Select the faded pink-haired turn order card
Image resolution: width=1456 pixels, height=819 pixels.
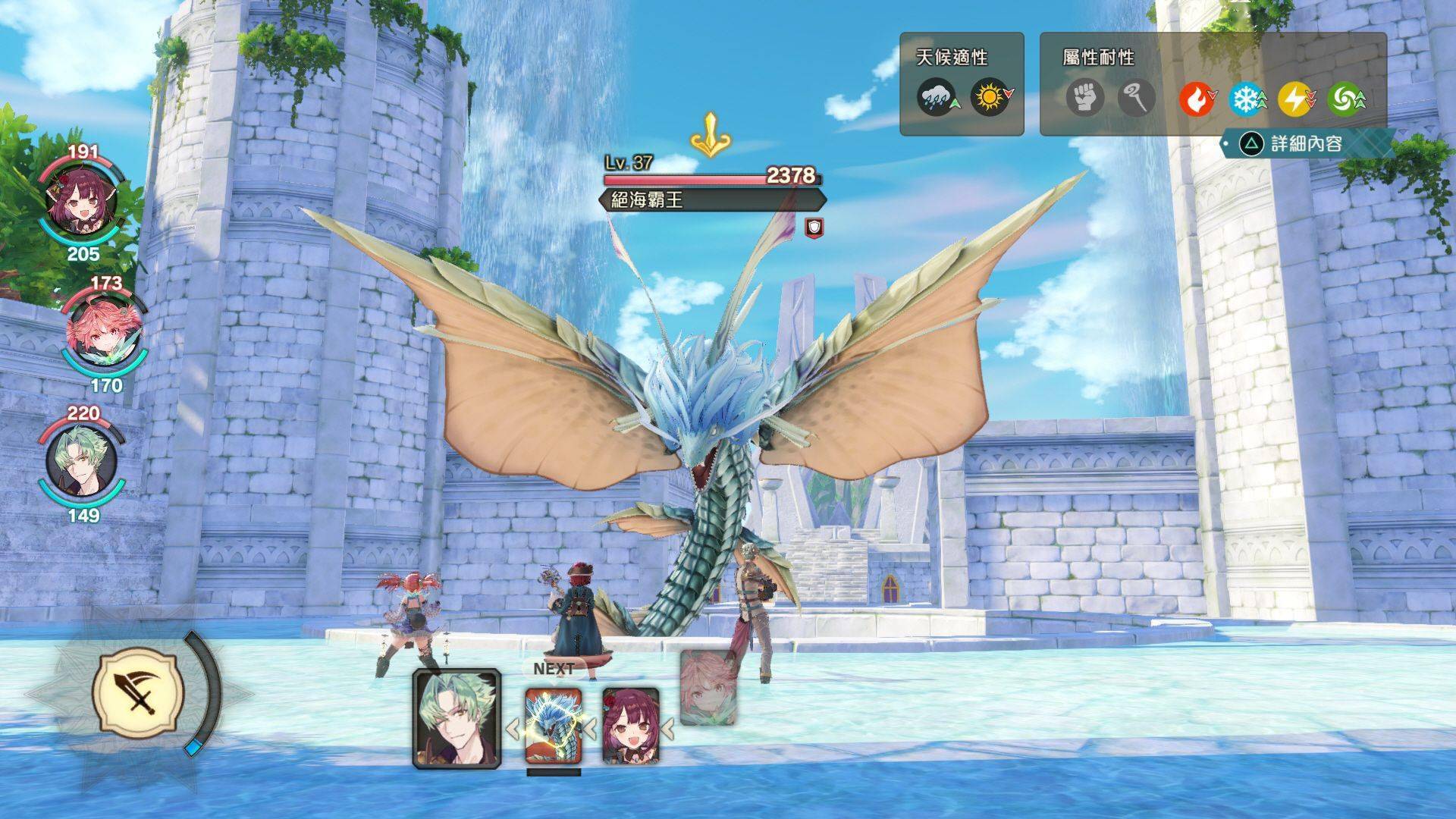click(x=708, y=688)
